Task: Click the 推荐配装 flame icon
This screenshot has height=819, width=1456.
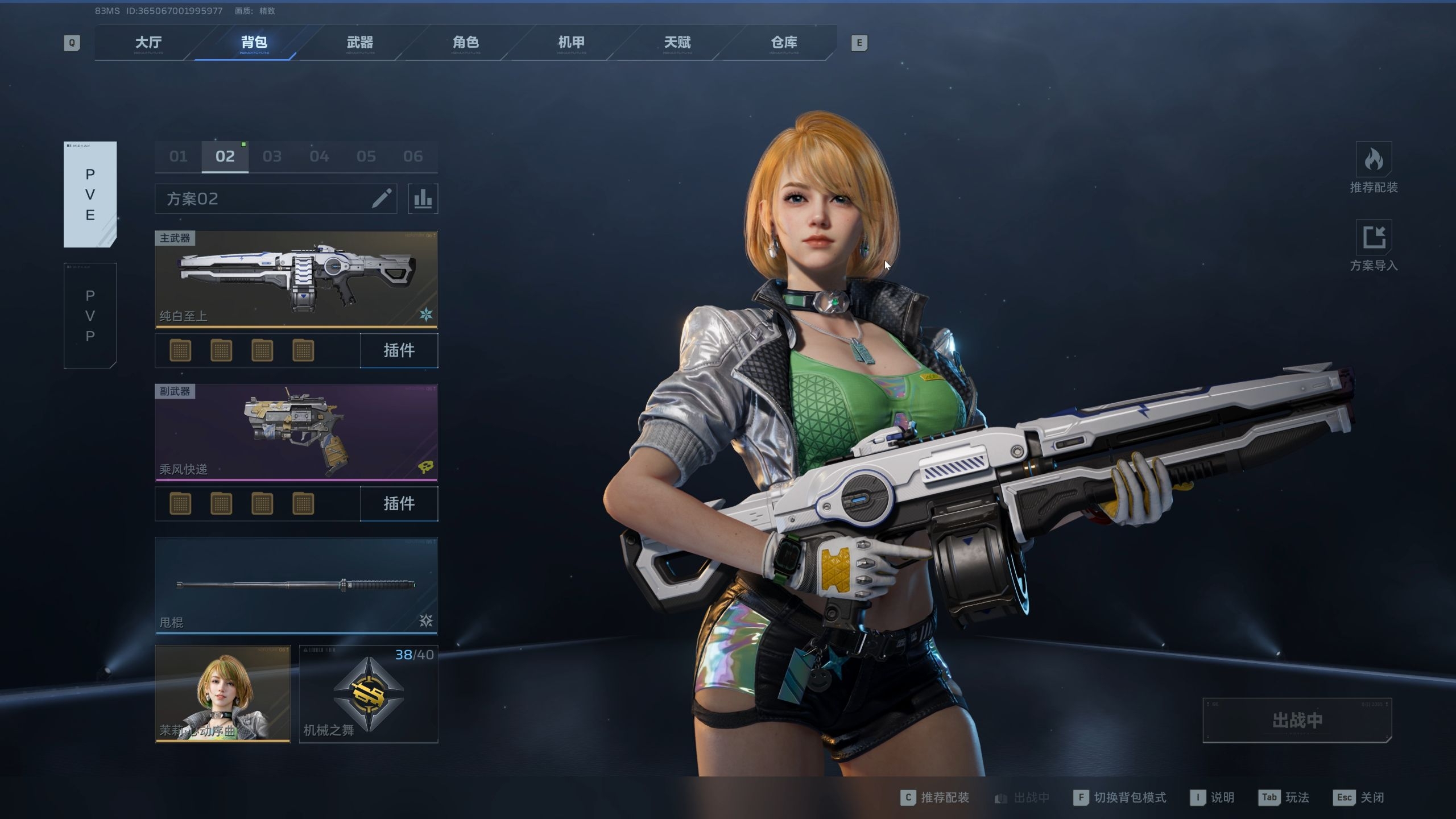Action: click(x=1374, y=160)
